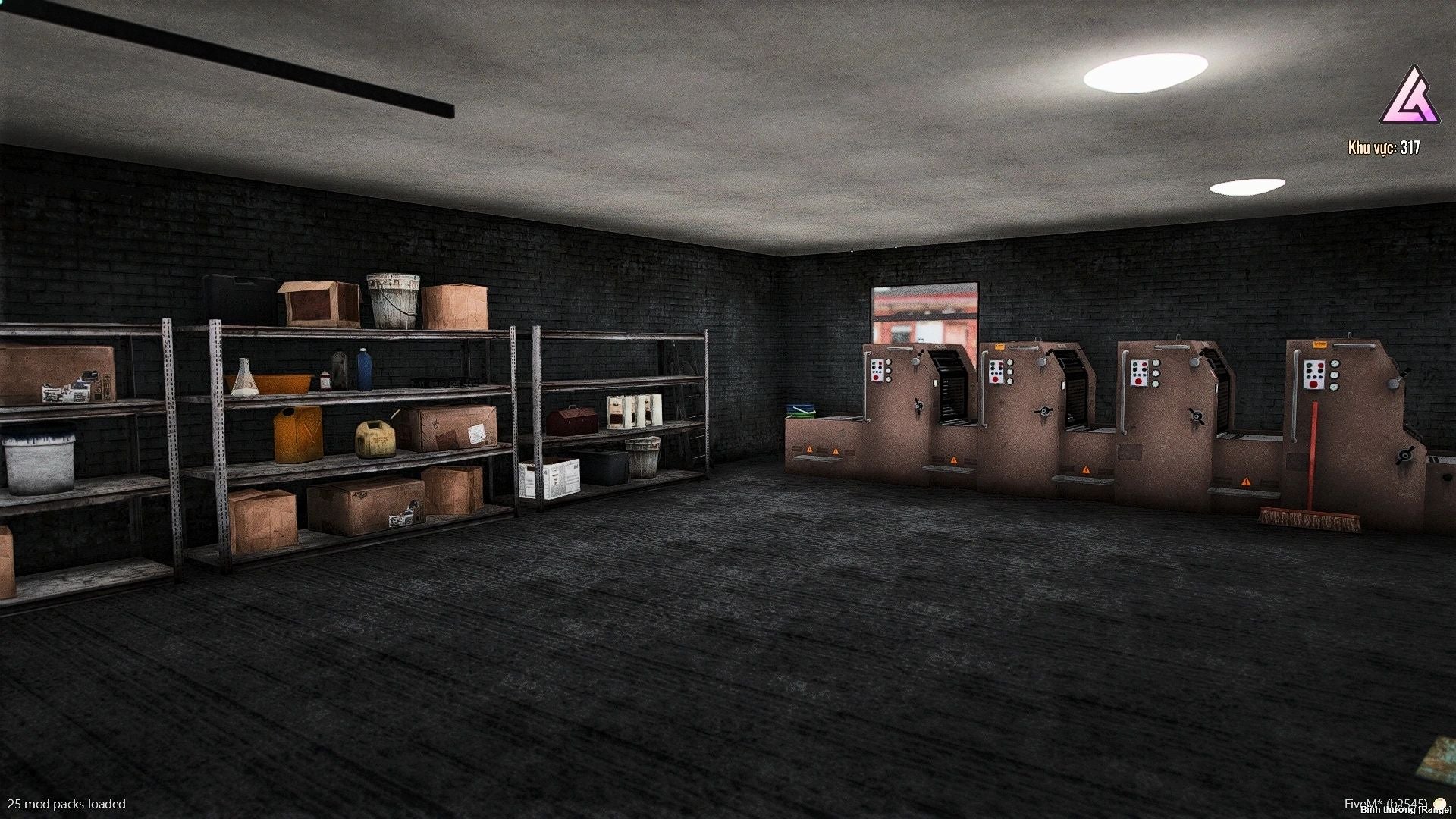This screenshot has height=819, width=1456.
Task: Click the round voice range indicator
Action: point(1439,805)
